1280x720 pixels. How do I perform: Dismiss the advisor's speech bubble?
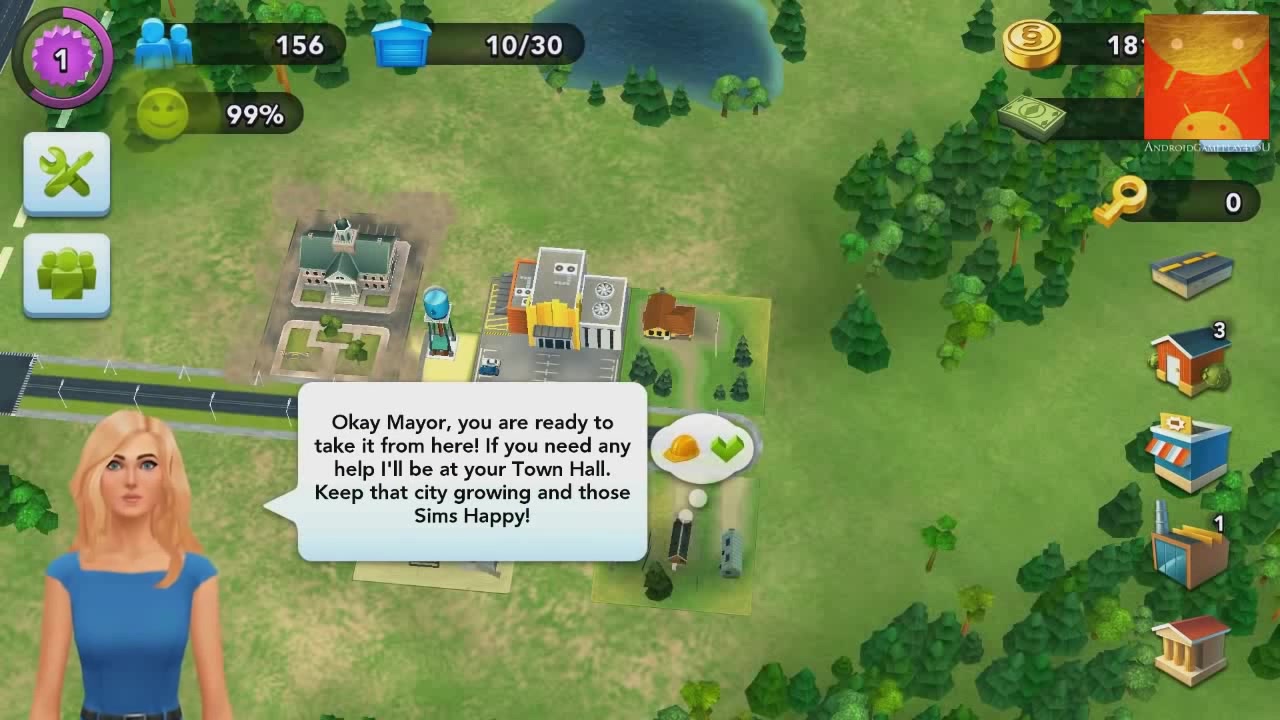tap(472, 470)
